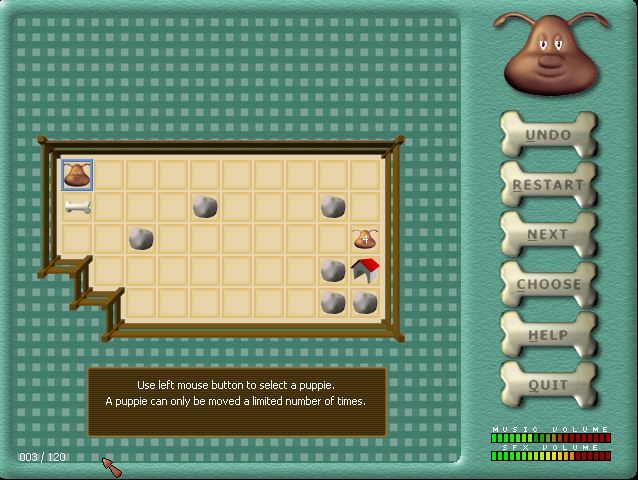Adjust the music volume bar

click(550, 438)
